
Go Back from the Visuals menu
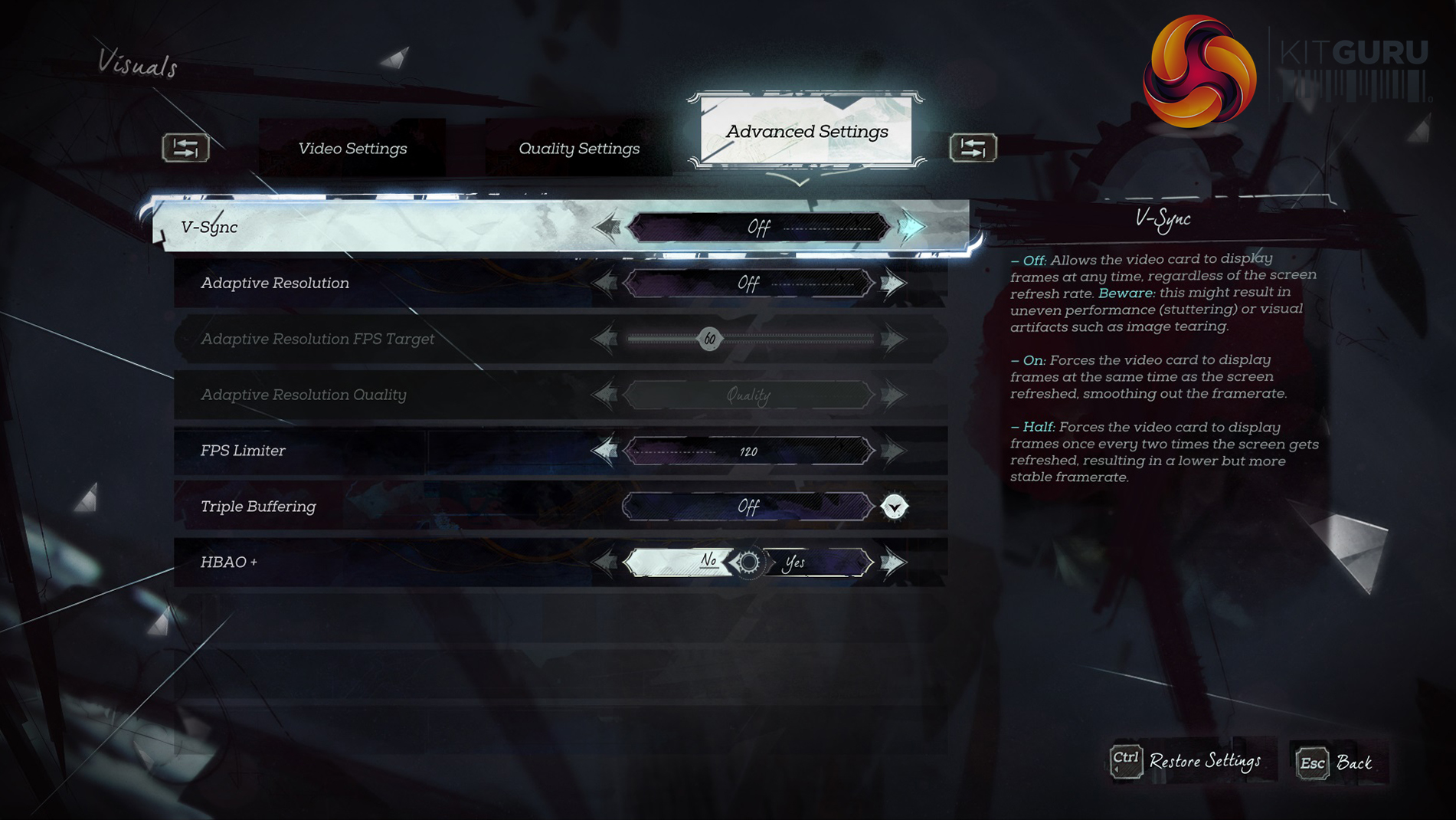[1335, 763]
